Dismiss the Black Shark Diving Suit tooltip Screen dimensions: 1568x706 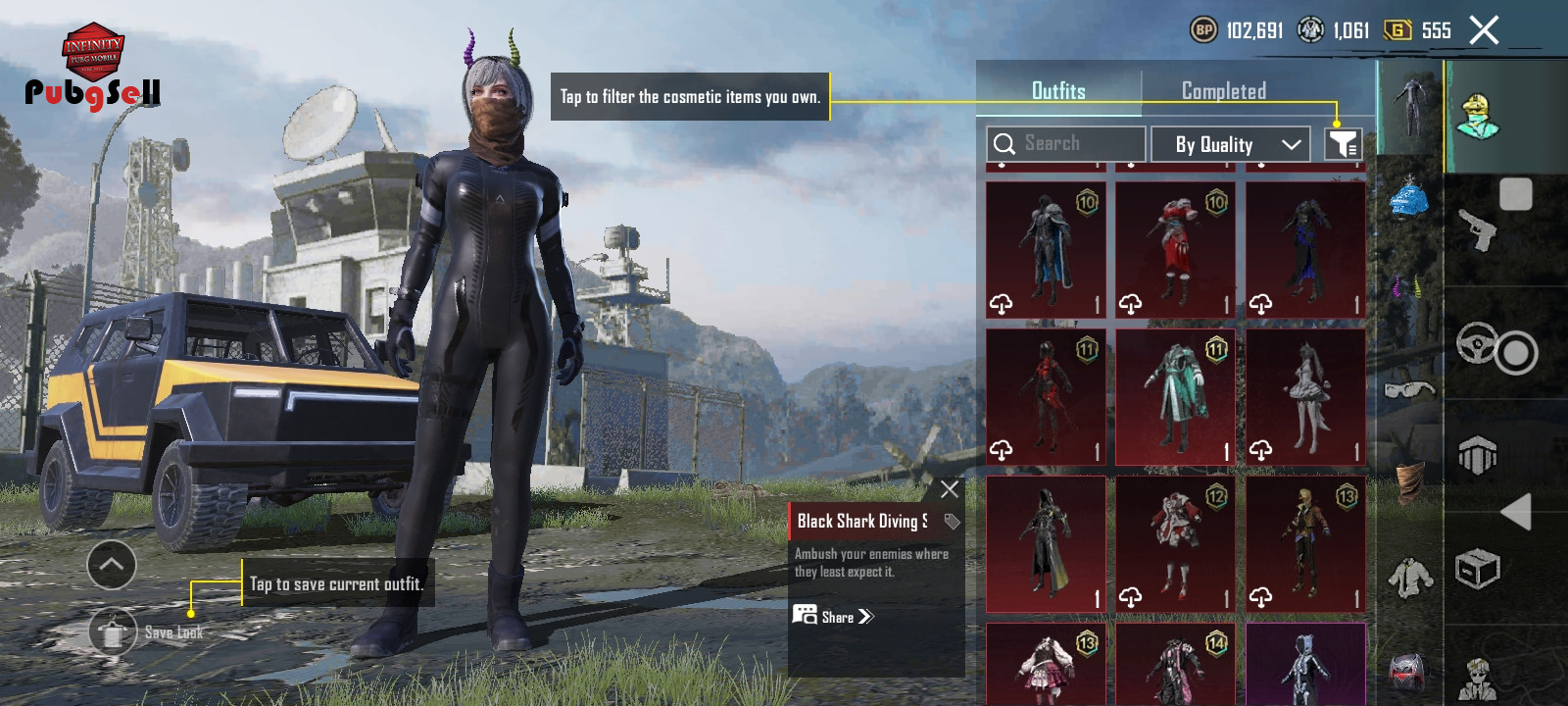[949, 489]
